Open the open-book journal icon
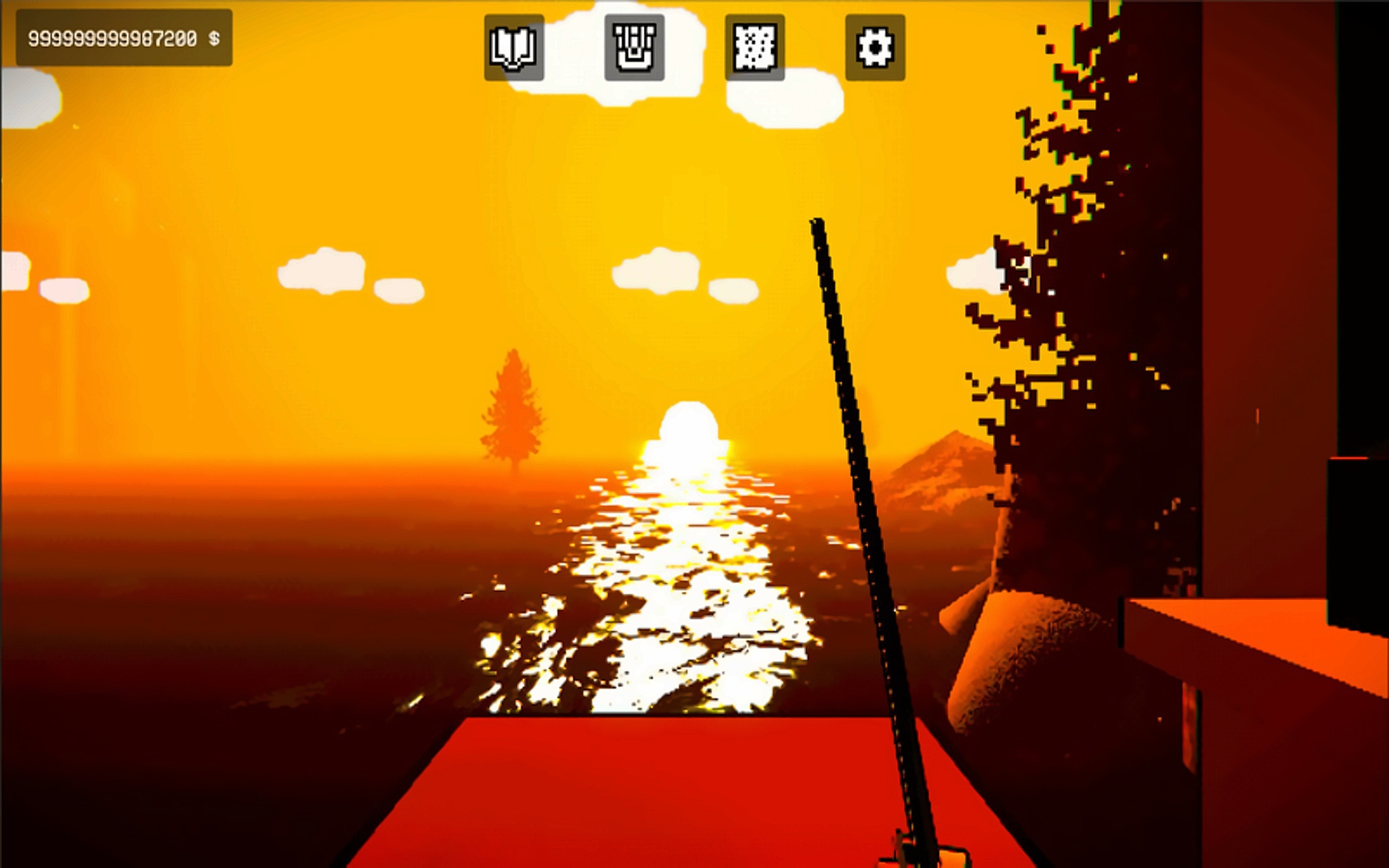Image resolution: width=1389 pixels, height=868 pixels. pos(514,47)
